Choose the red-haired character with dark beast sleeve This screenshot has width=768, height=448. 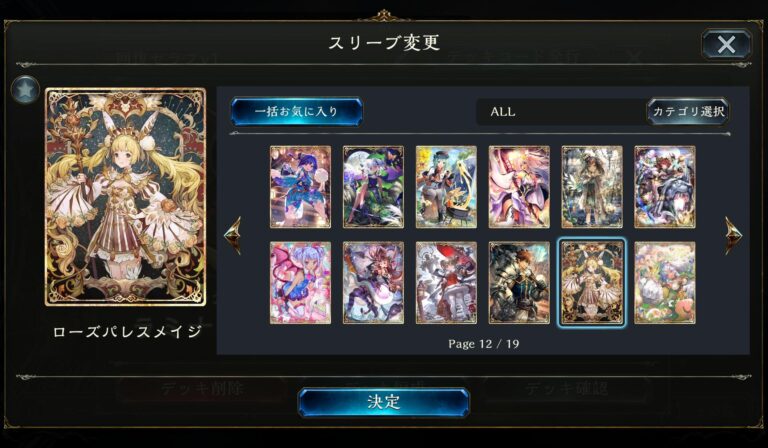[665, 187]
